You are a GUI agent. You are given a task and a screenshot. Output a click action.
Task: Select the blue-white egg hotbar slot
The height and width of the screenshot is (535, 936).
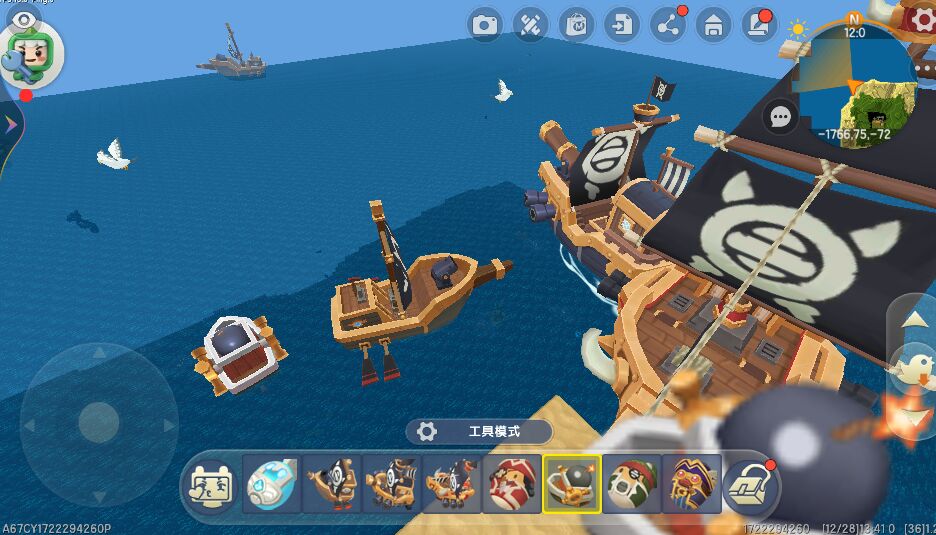[x=271, y=485]
